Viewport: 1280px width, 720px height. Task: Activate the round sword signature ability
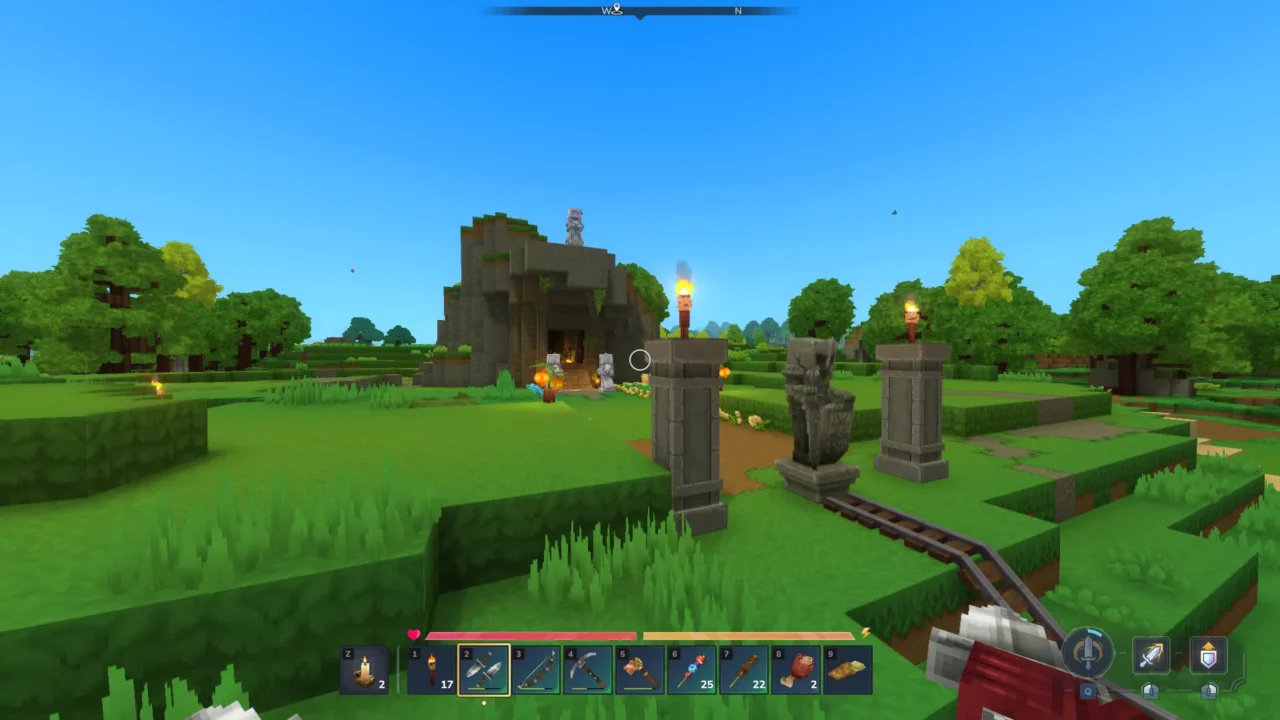[x=1087, y=652]
